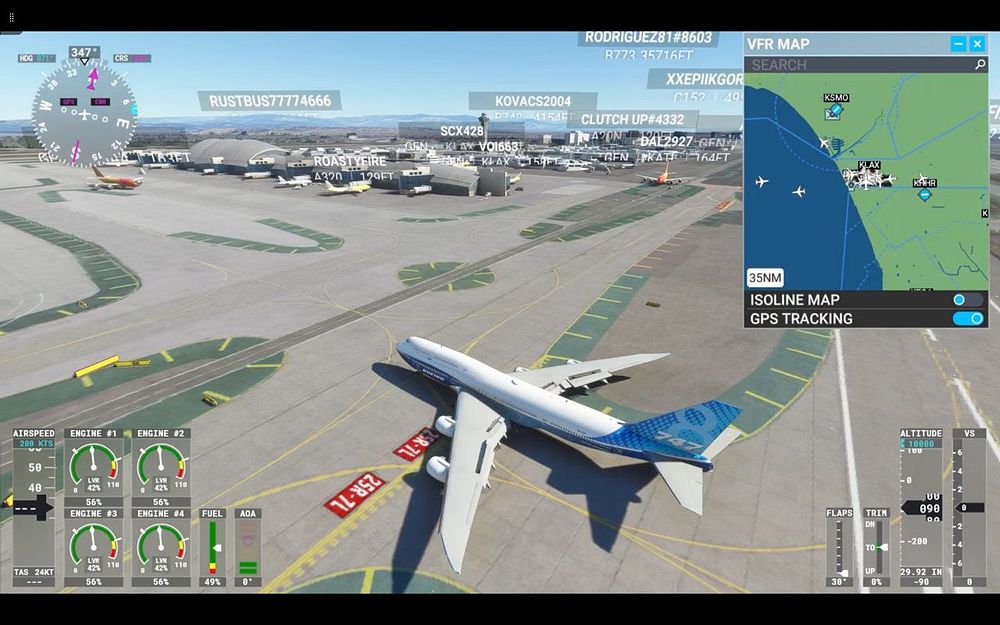
Task: Select the KHHR airport marker on the map
Action: [925, 193]
